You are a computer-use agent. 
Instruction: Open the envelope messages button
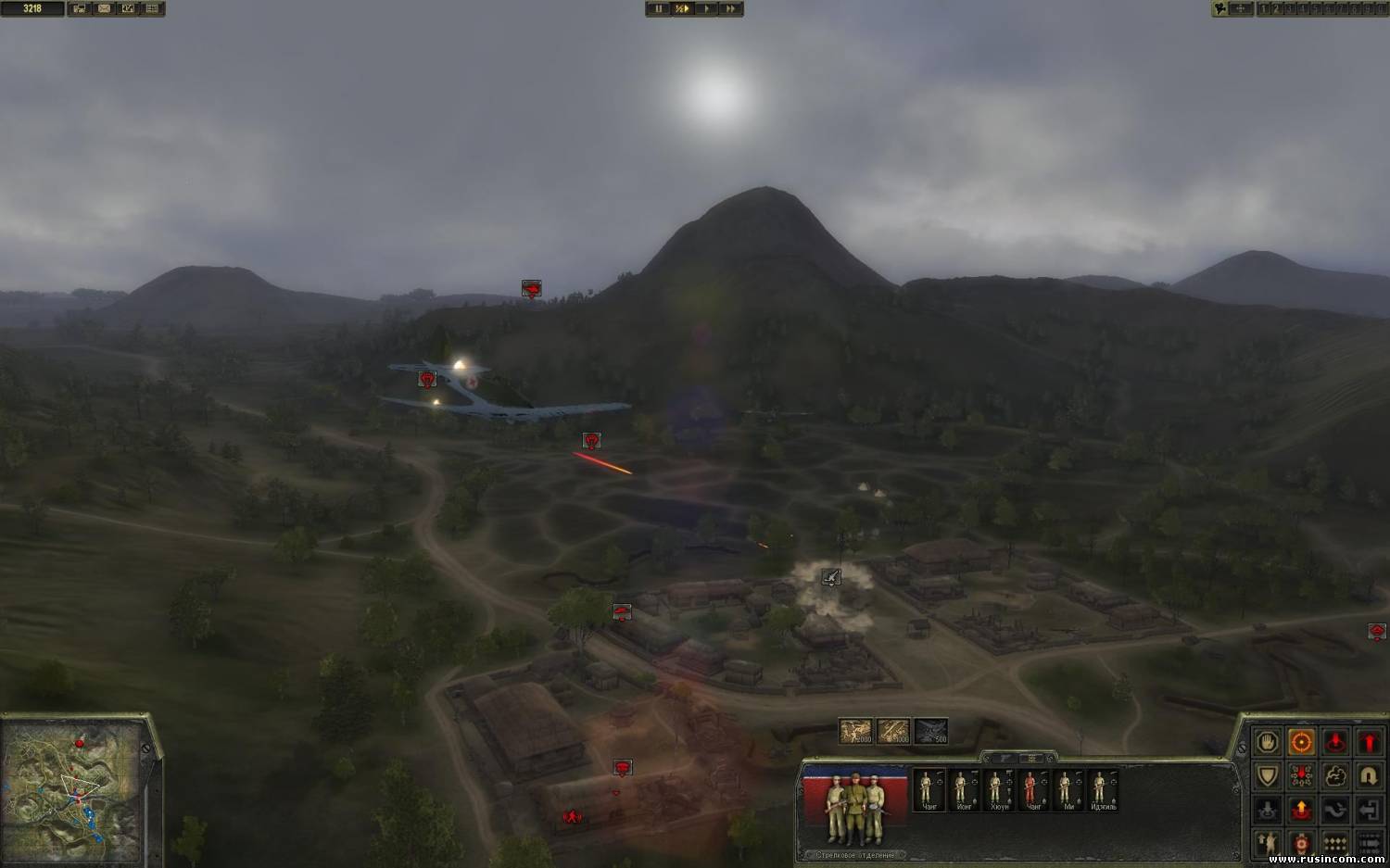[x=104, y=8]
